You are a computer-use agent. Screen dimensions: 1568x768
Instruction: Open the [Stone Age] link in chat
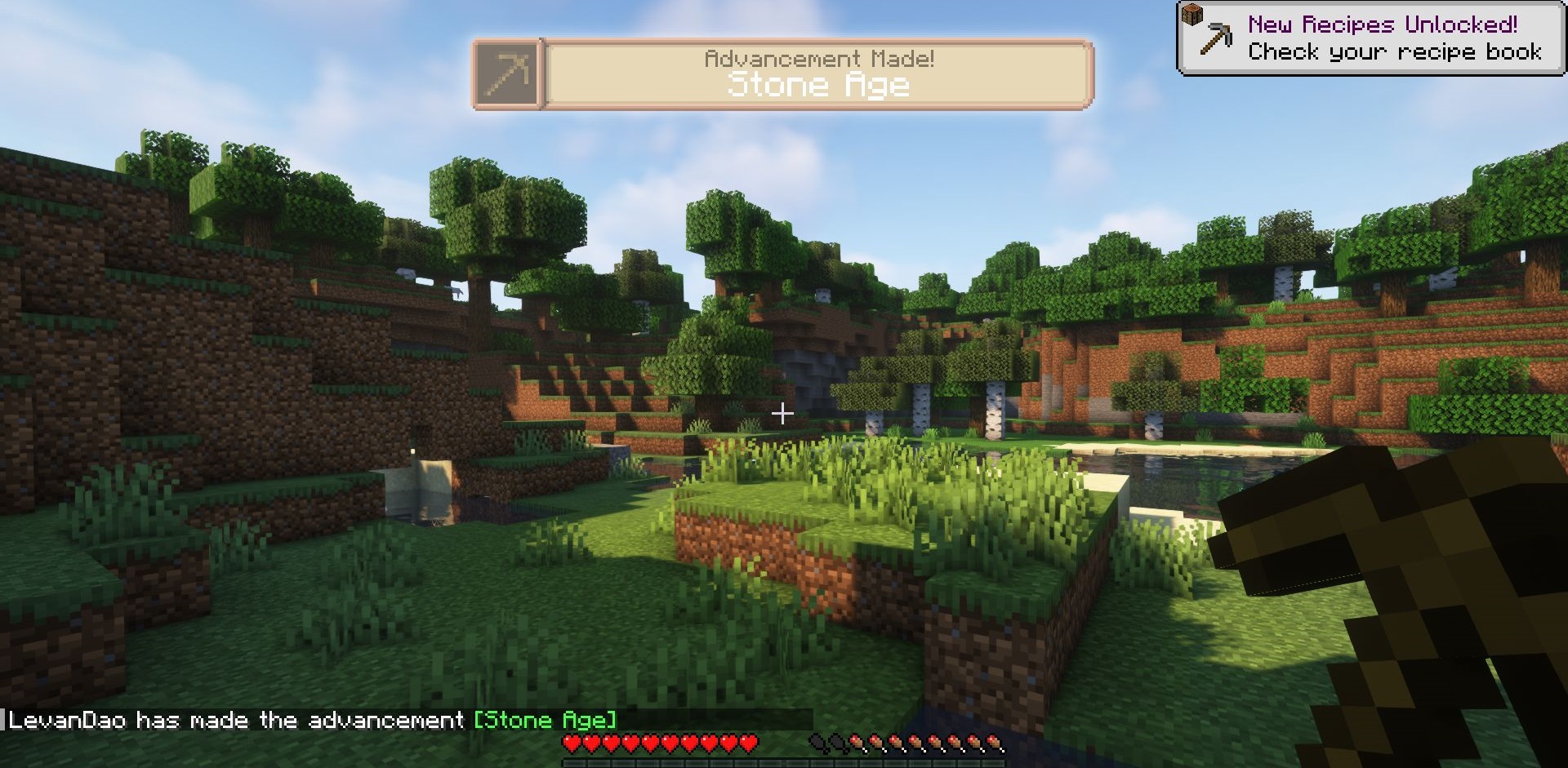pos(545,721)
